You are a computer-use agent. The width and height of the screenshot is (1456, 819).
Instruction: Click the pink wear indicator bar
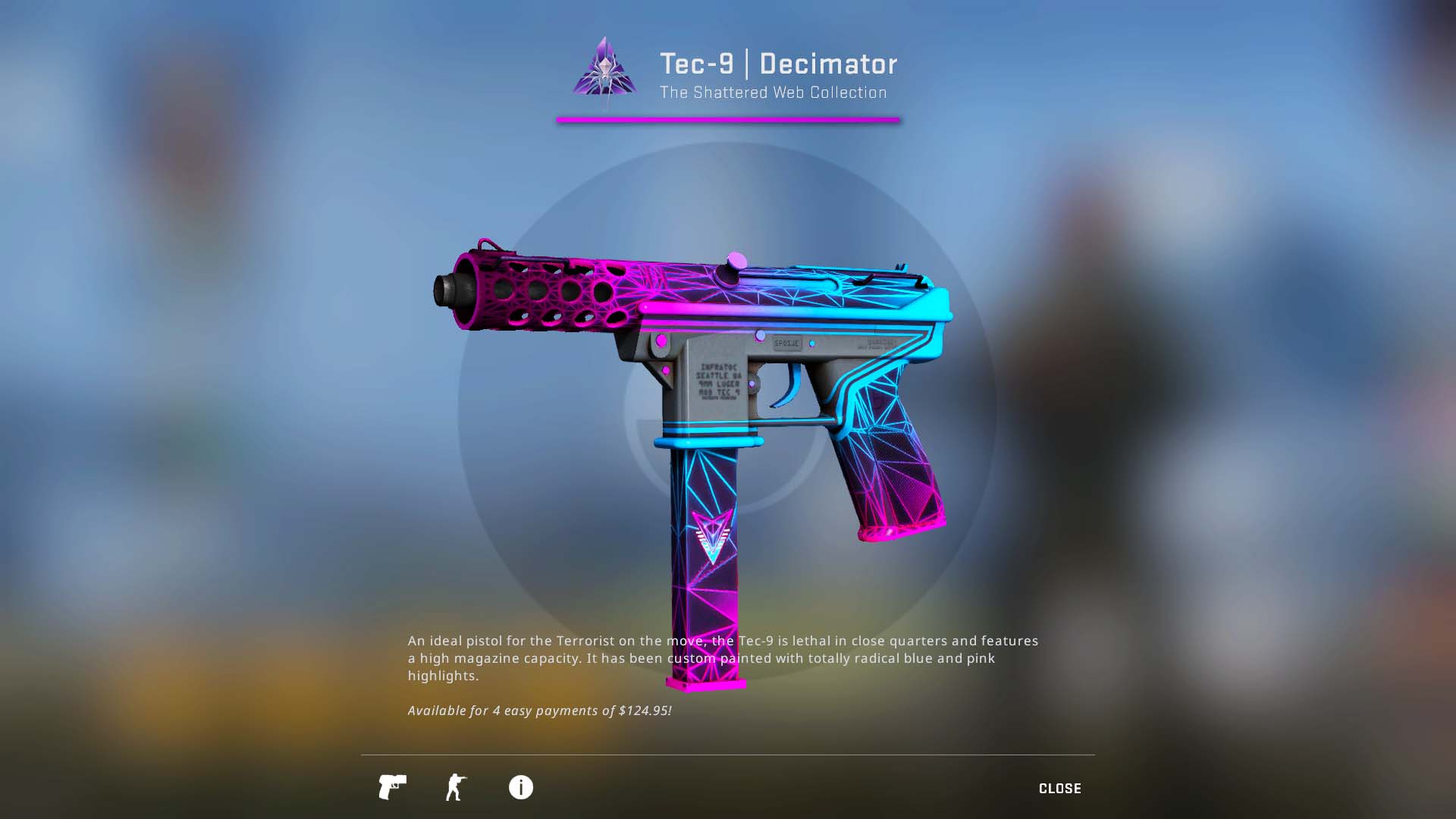[730, 119]
